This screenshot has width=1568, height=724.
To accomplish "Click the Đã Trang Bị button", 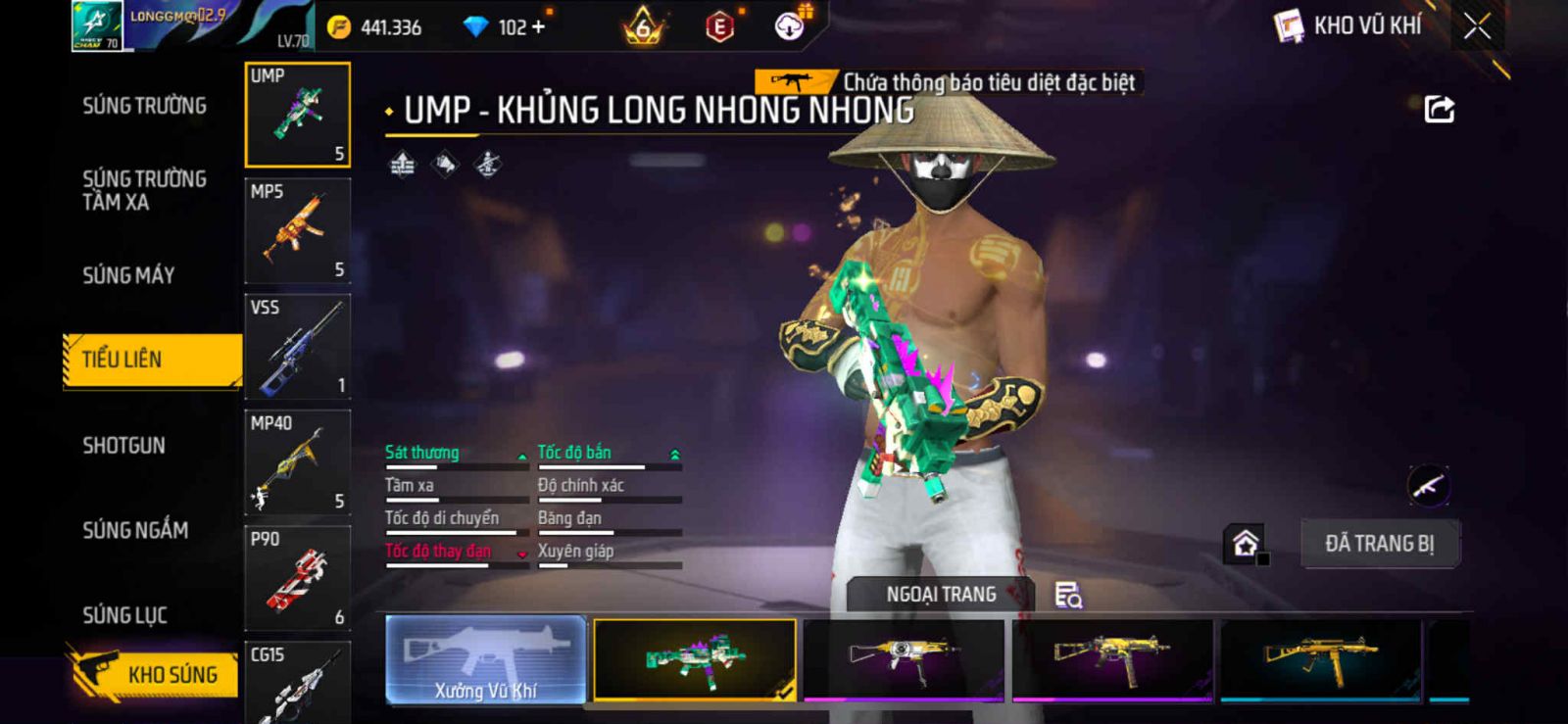I will (1379, 544).
